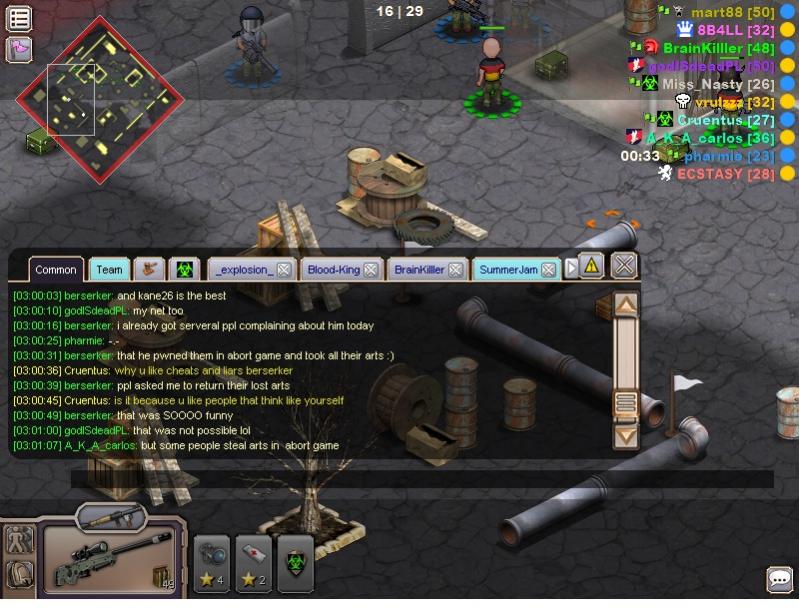Close the BrainKiller chat tab
799x613 pixels.
point(456,270)
